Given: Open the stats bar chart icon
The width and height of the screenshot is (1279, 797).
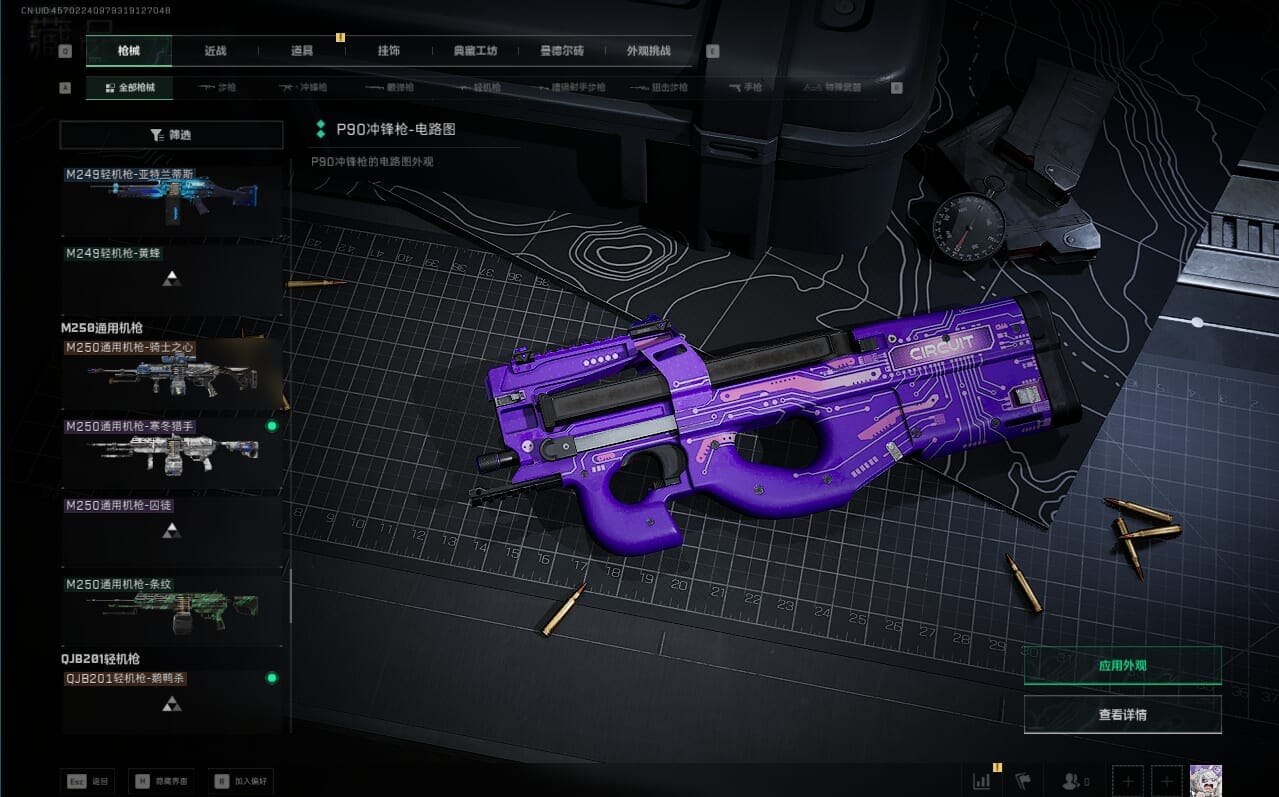Looking at the screenshot, I should pyautogui.click(x=982, y=781).
